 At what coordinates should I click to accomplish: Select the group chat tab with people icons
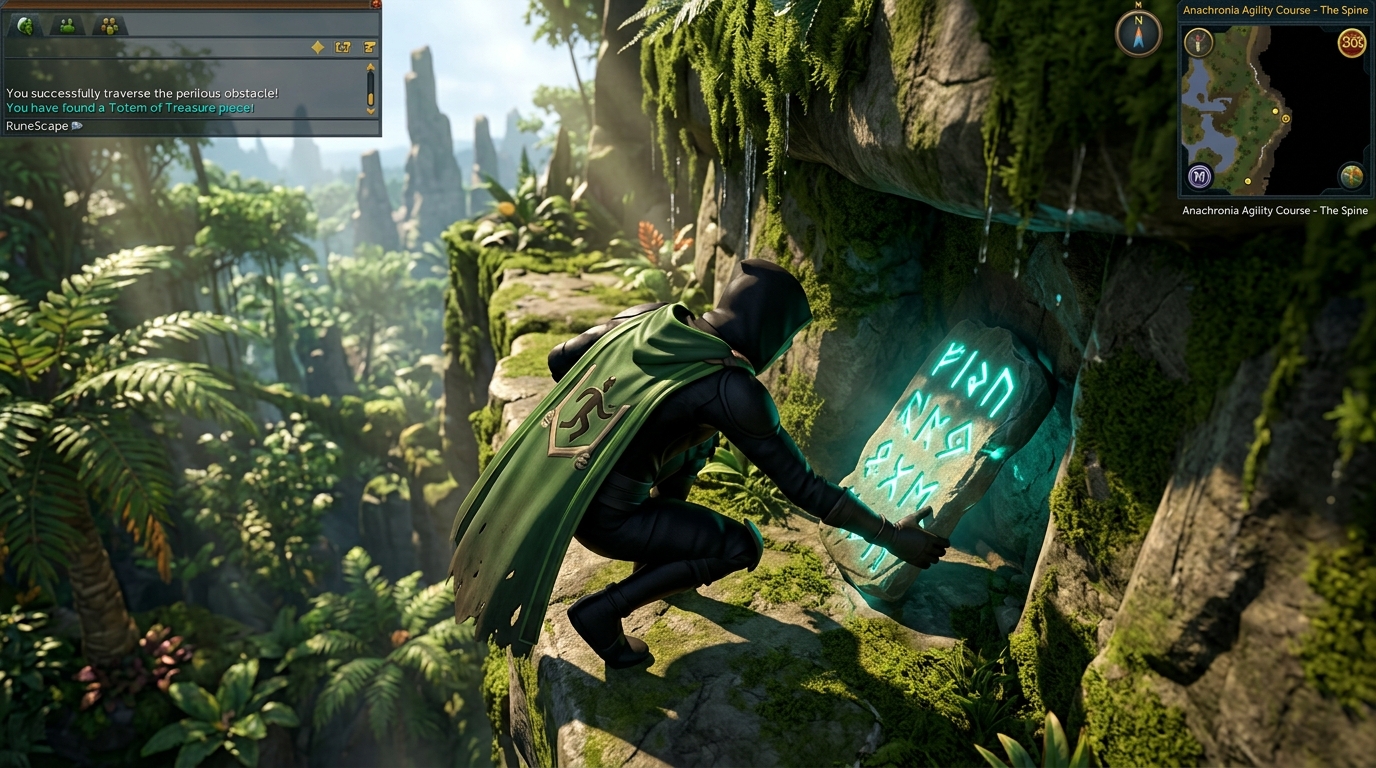(109, 26)
